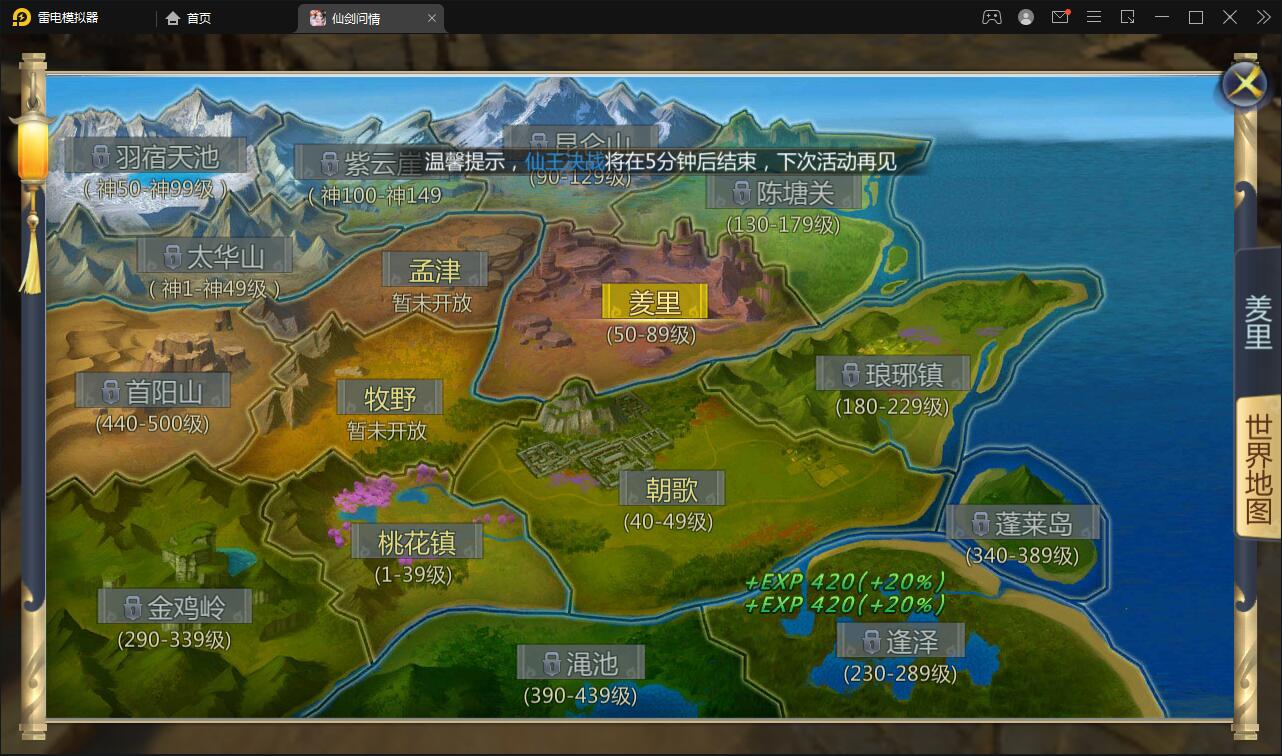Image resolution: width=1282 pixels, height=756 pixels.
Task: Select the highlighted 羑里 map location
Action: tap(655, 302)
